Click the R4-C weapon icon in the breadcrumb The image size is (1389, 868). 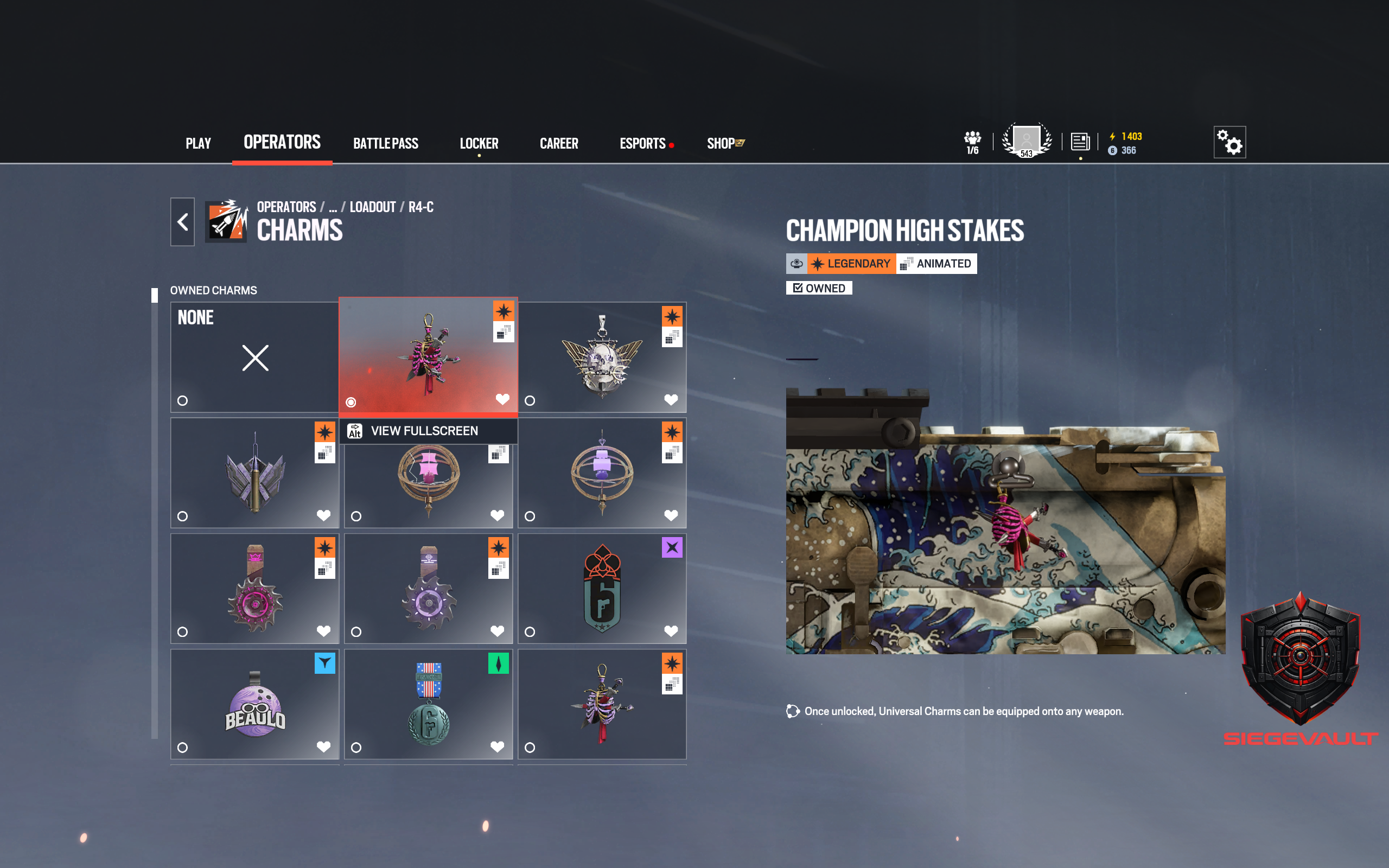pos(420,207)
